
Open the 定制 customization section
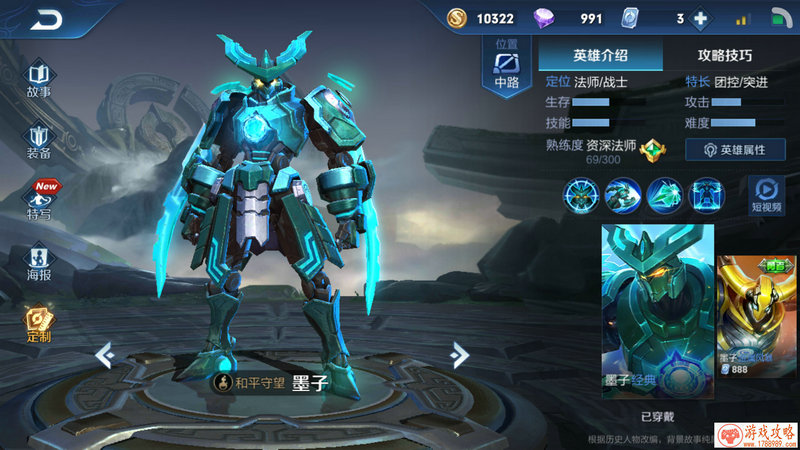tap(39, 326)
